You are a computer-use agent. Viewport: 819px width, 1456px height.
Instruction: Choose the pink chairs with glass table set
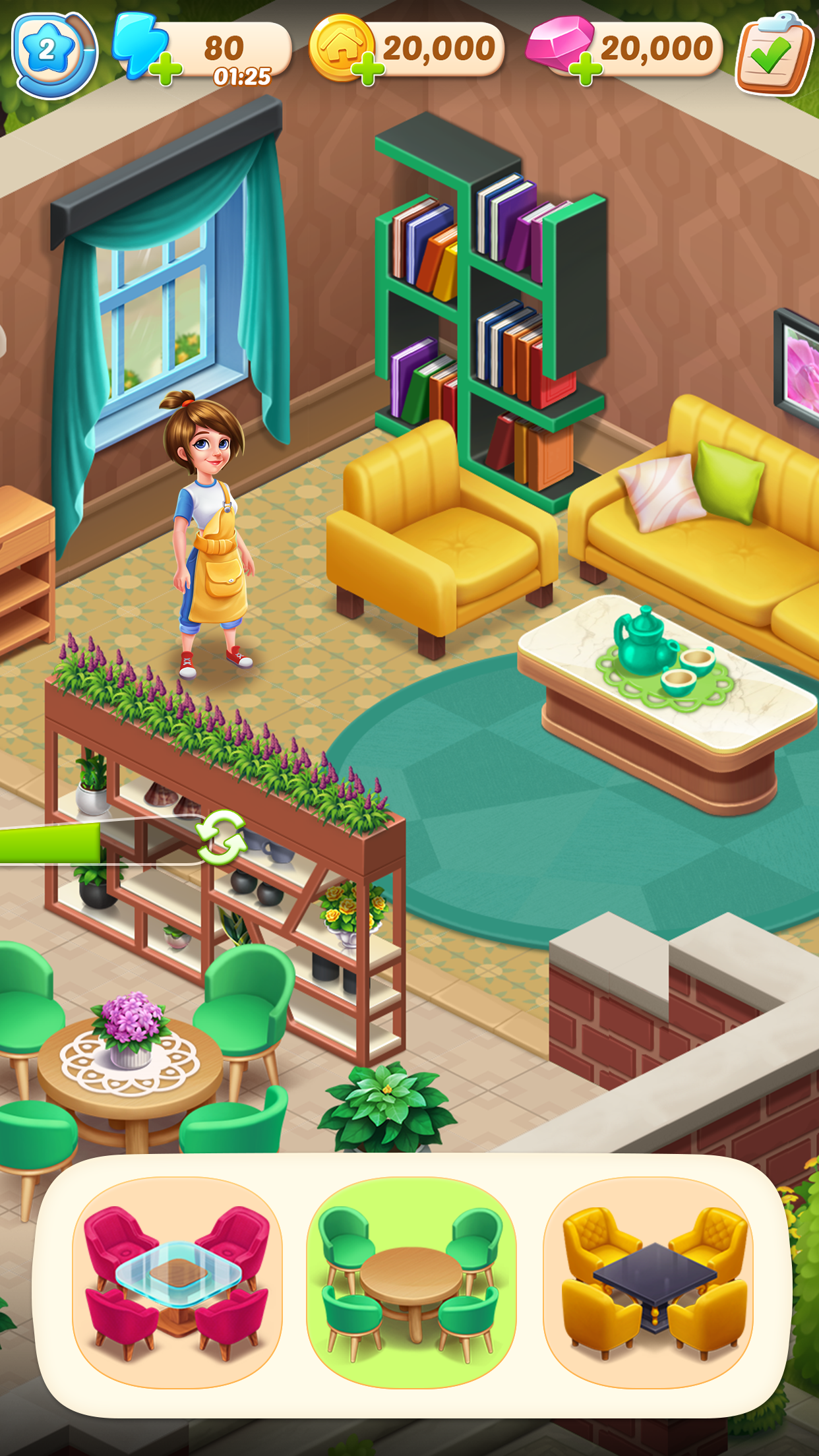(177, 1283)
